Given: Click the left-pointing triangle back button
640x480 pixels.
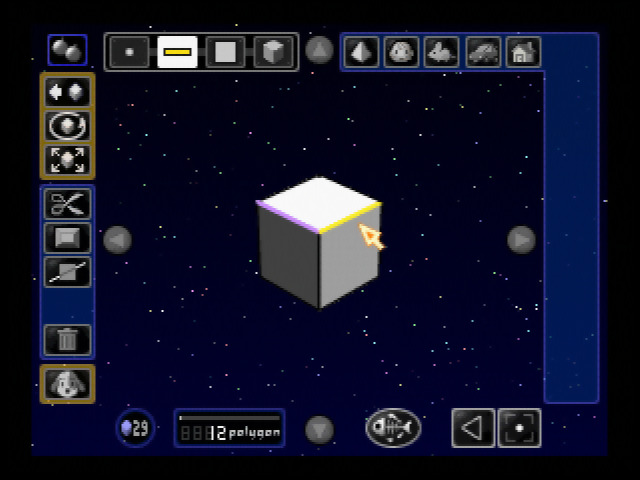Looking at the screenshot, I should click(473, 428).
